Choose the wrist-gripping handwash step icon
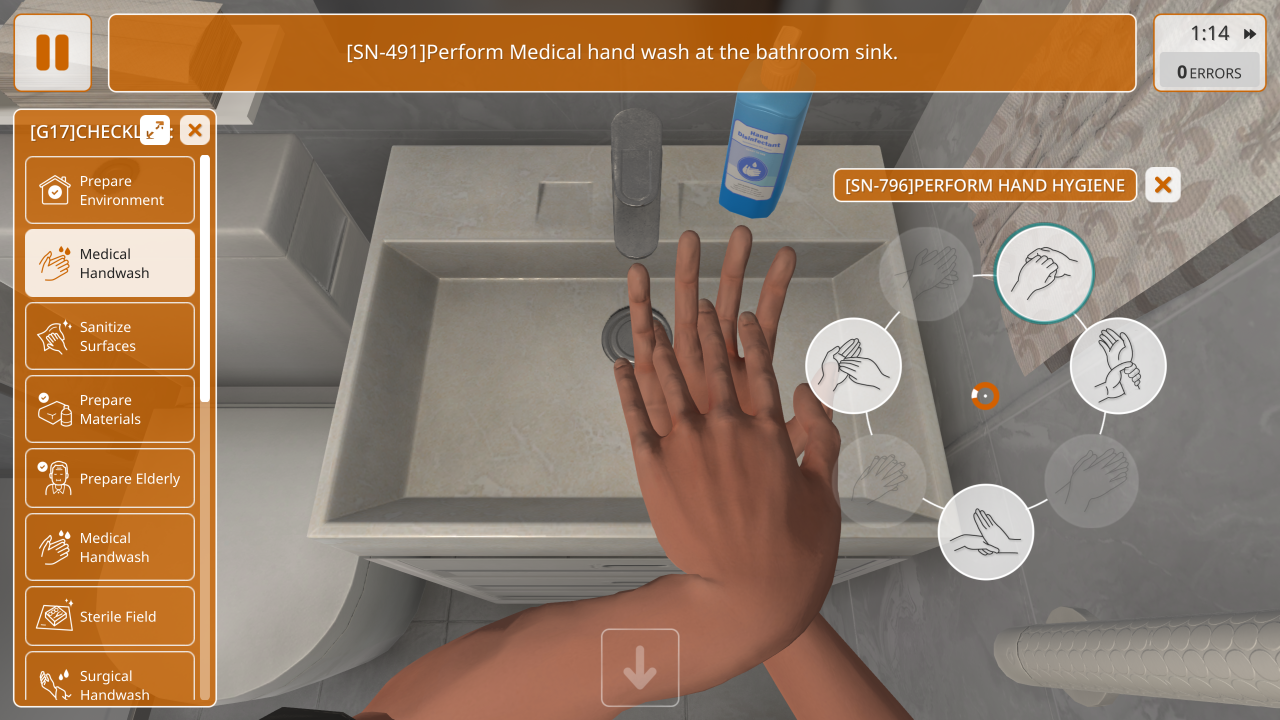 1118,366
